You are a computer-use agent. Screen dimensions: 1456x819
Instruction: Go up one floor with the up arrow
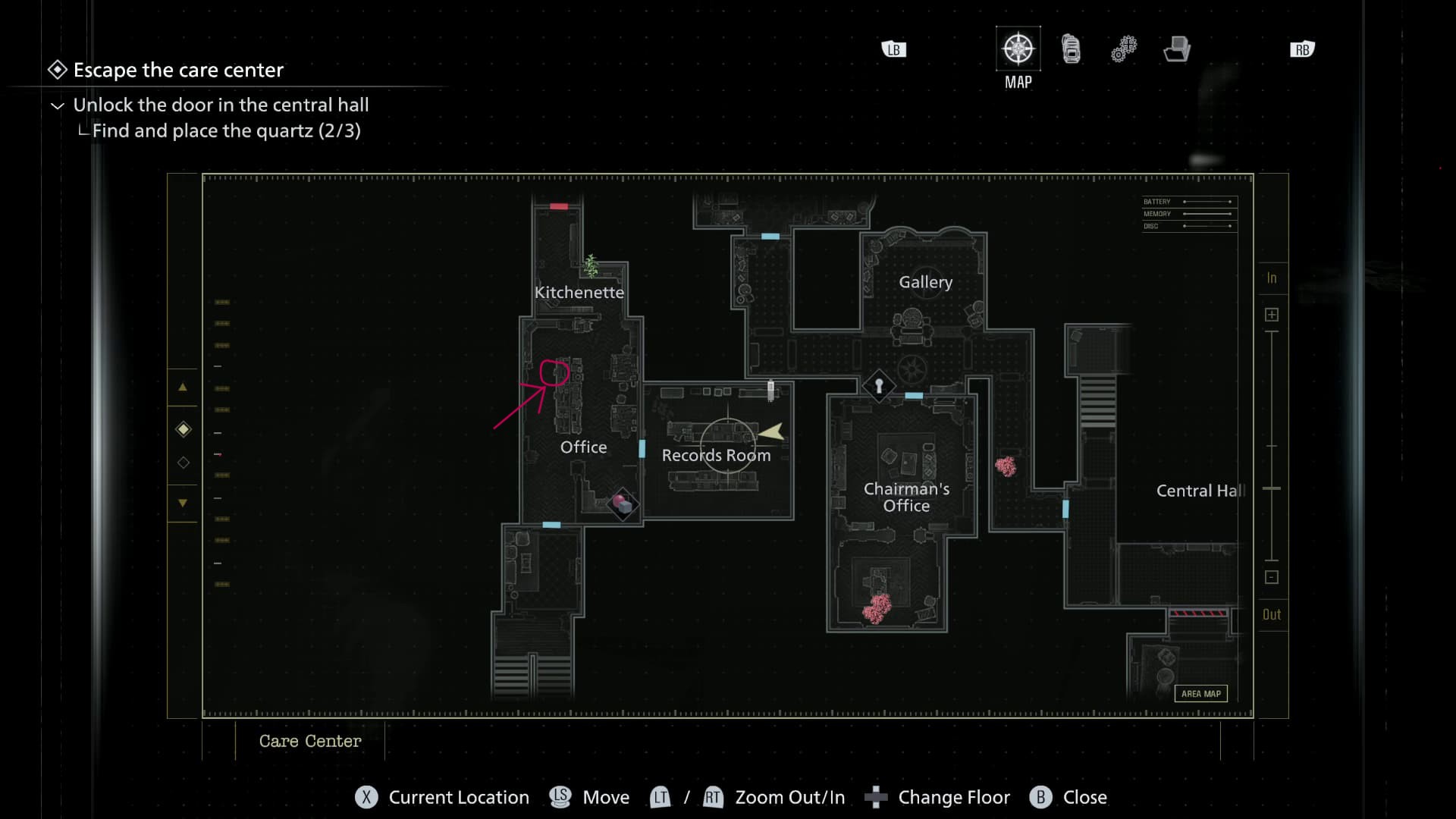[x=183, y=387]
